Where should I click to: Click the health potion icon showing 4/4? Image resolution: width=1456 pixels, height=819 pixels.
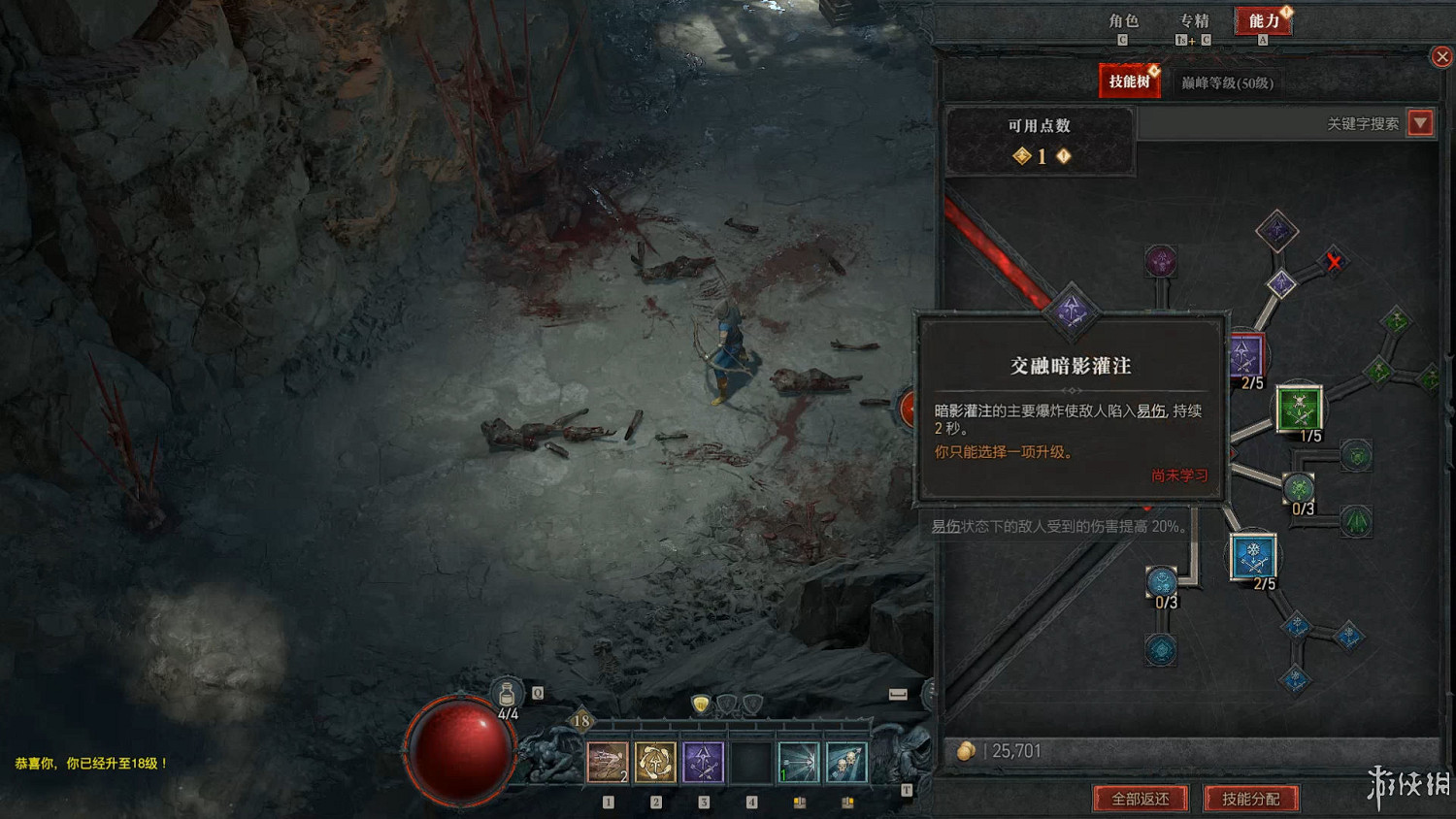point(506,693)
